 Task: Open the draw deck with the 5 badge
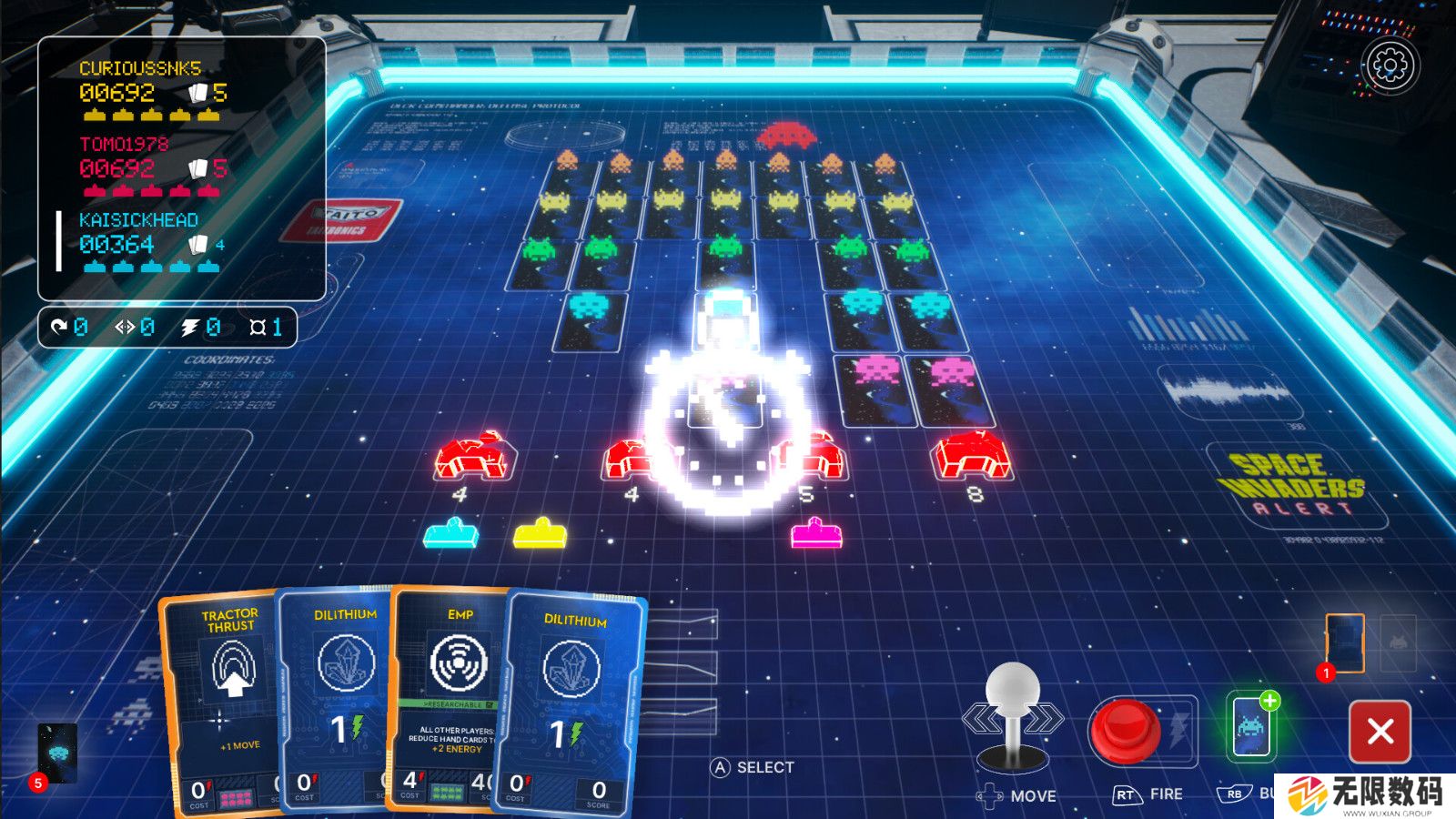click(57, 753)
